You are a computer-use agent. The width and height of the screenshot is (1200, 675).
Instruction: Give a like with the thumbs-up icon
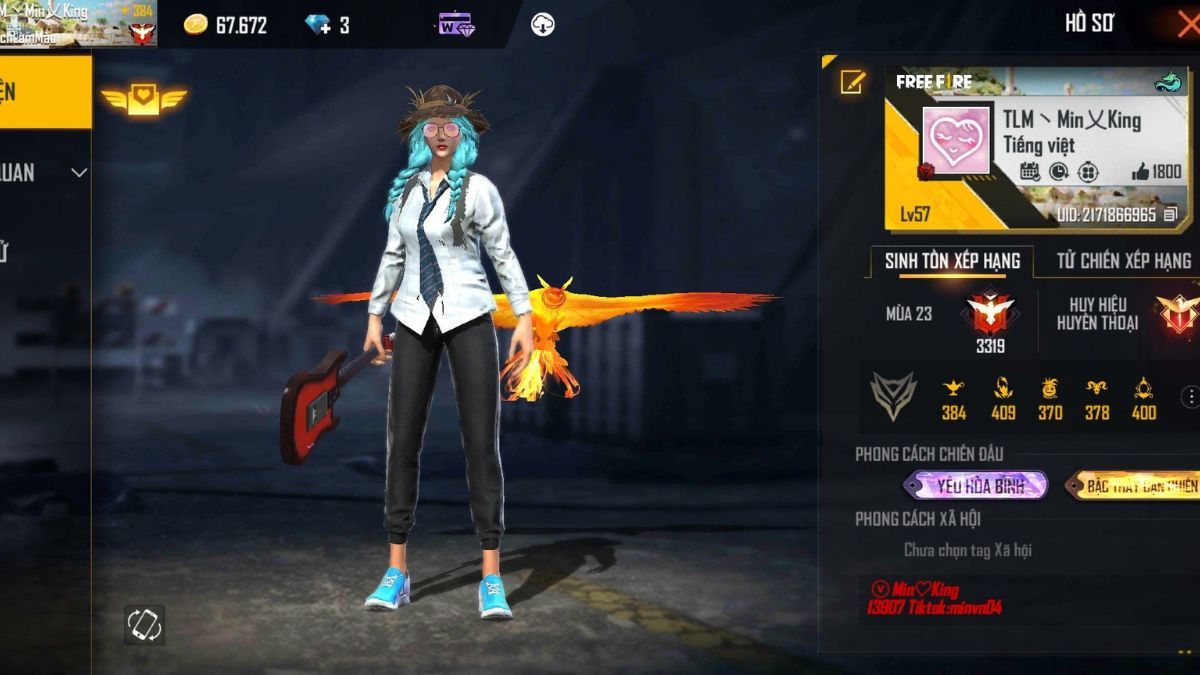pos(1141,172)
